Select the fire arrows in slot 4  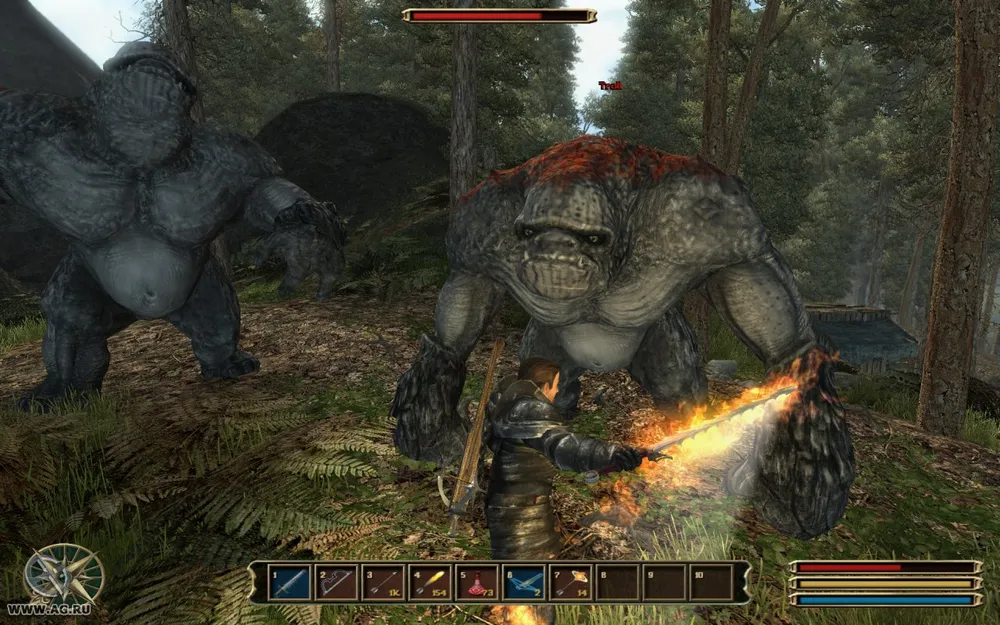tap(430, 583)
